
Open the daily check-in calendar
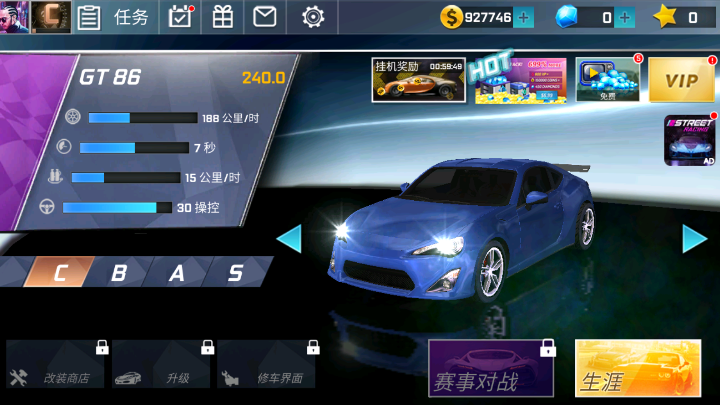[x=180, y=17]
